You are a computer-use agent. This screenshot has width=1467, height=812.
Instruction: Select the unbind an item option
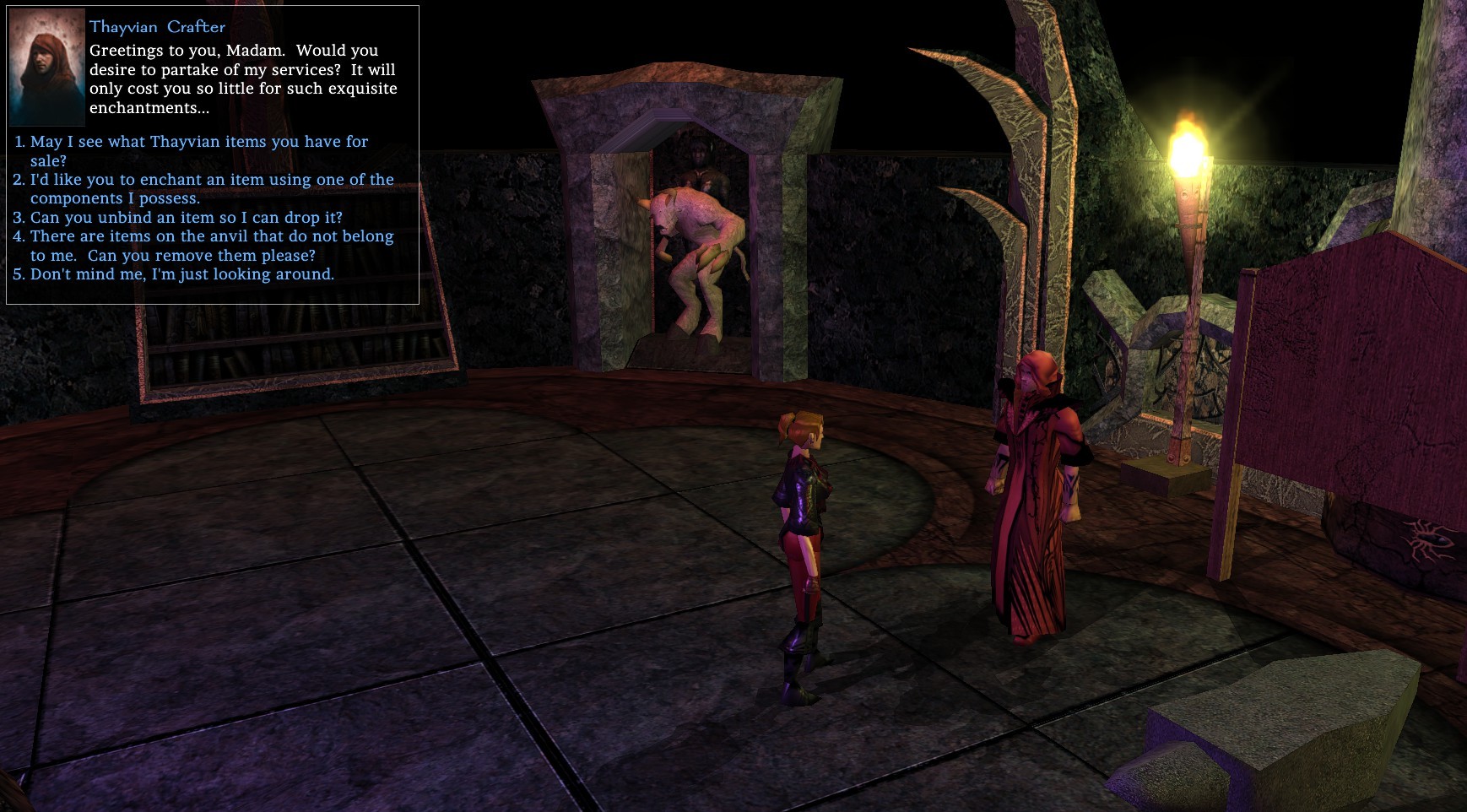[187, 218]
